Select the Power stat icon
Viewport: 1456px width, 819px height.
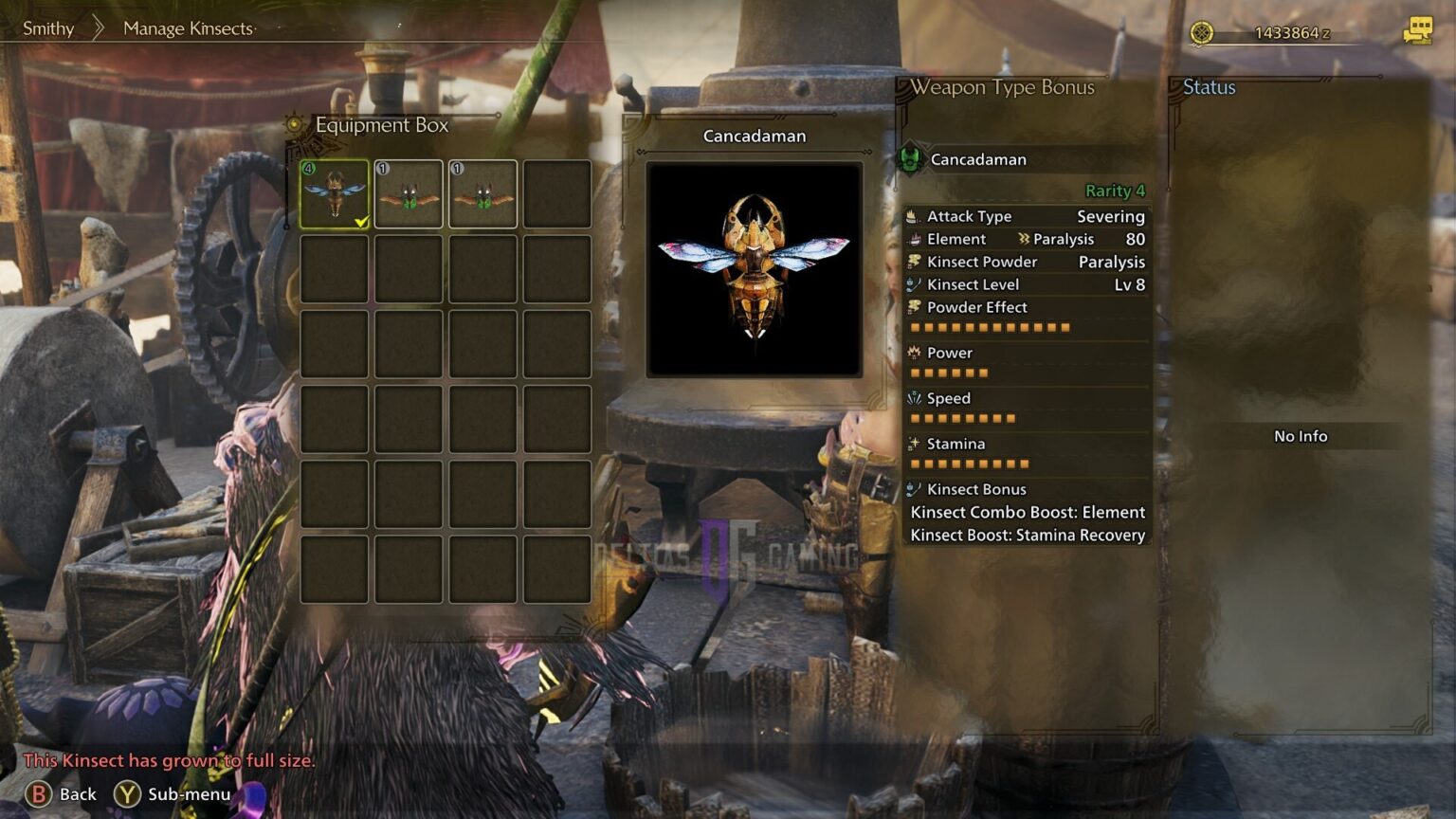coord(913,352)
